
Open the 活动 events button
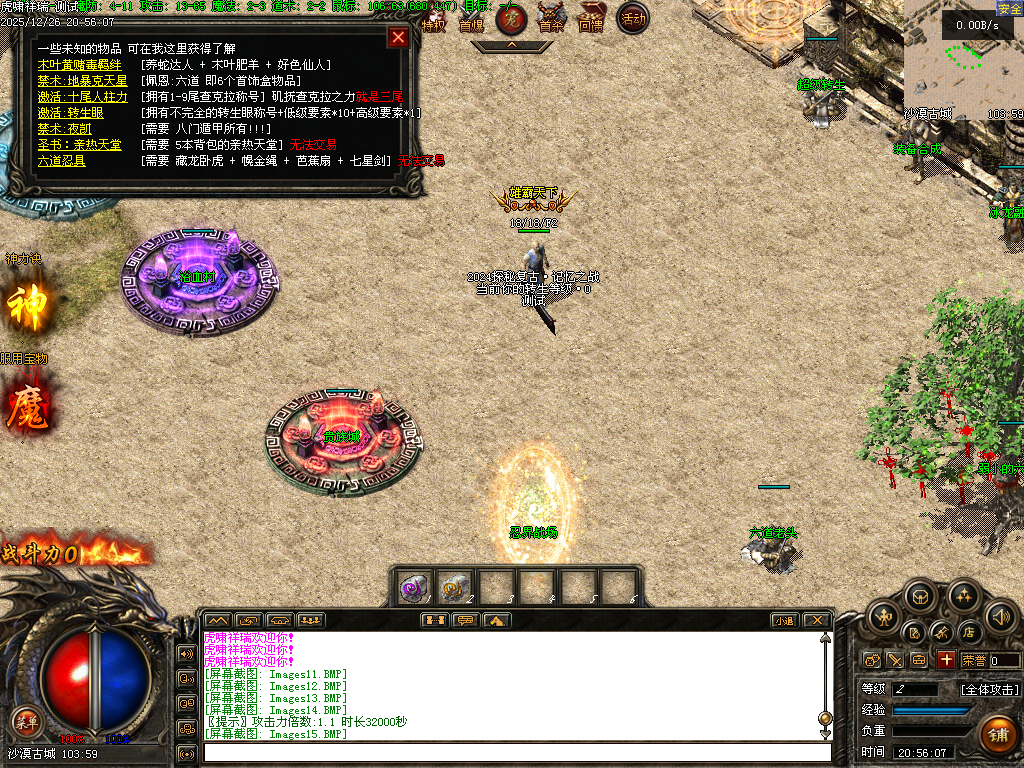(632, 18)
